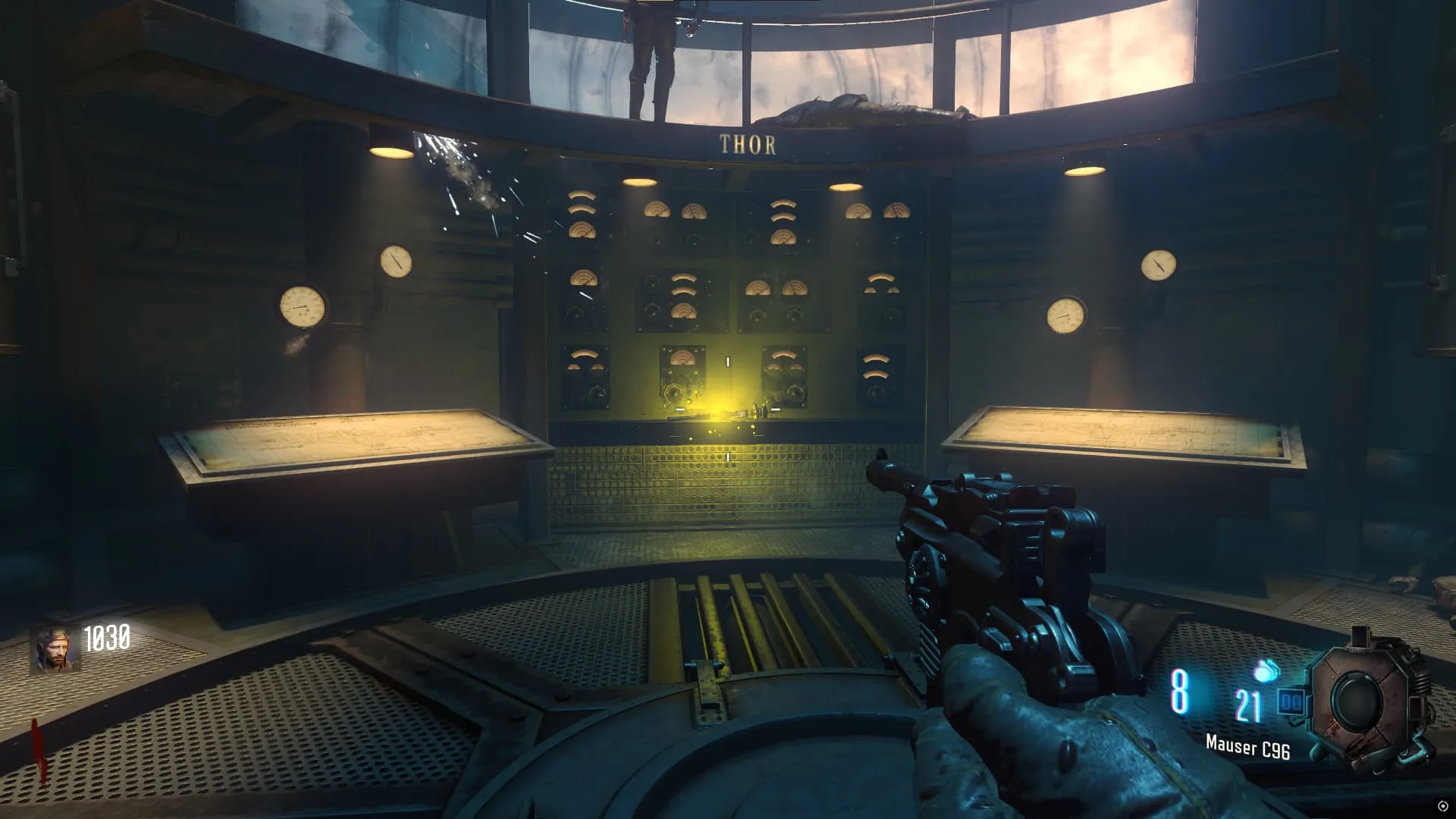Click the circular target icon in corner

(x=1442, y=805)
